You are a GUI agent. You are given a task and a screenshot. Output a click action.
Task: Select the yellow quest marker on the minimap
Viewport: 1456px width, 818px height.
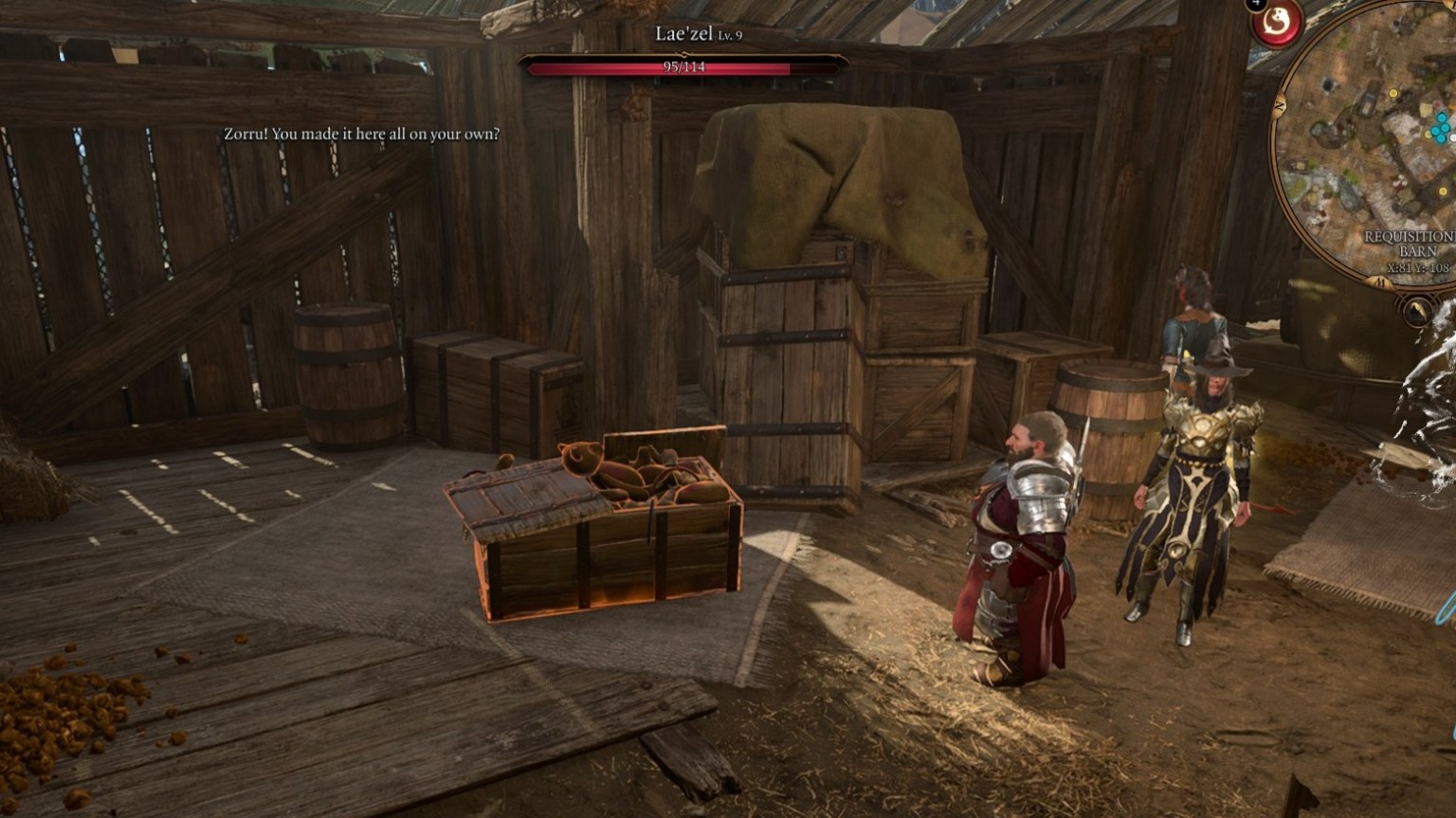pos(1393,93)
